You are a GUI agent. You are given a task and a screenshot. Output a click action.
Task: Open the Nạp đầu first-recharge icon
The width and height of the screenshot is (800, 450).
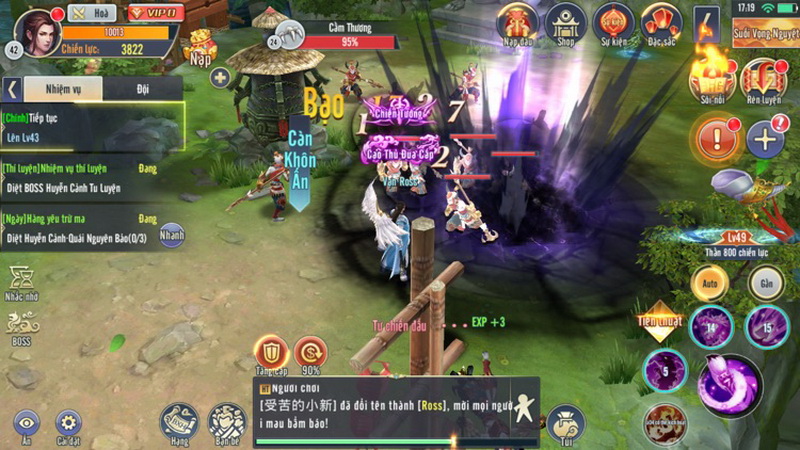(x=517, y=22)
